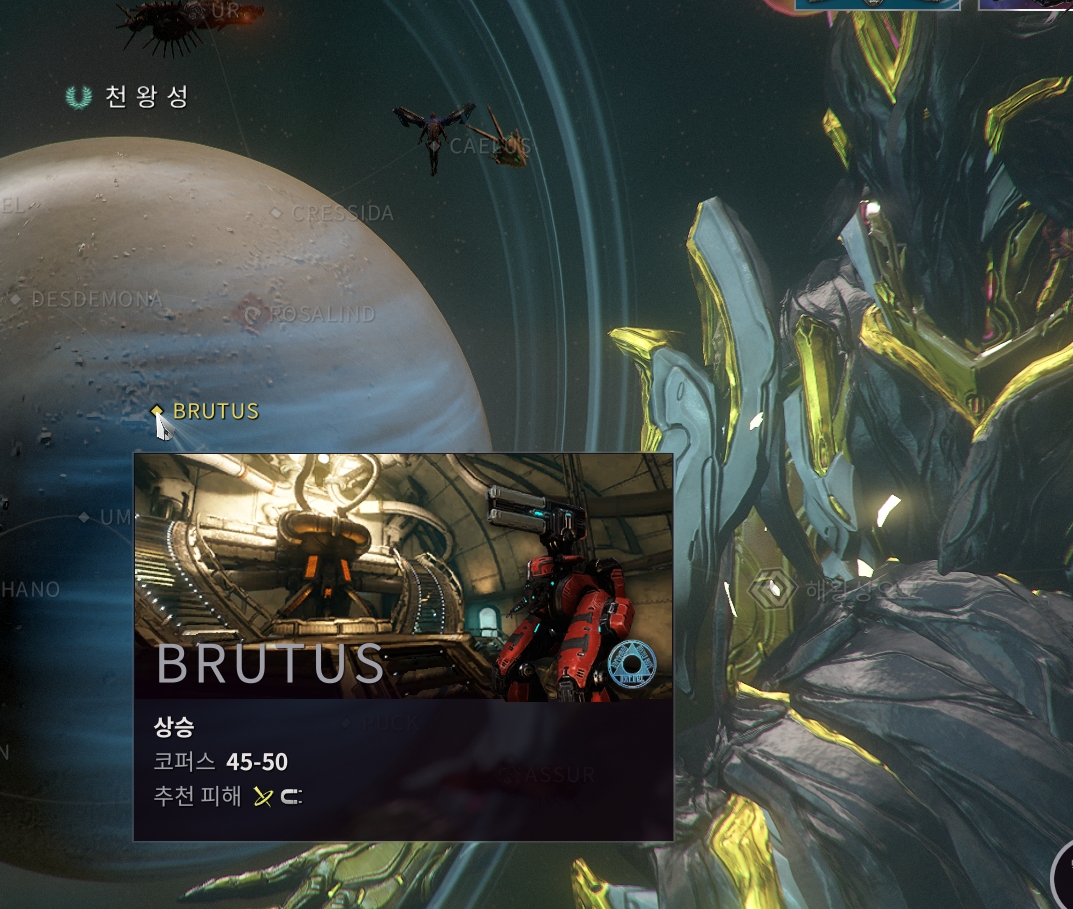Image resolution: width=1073 pixels, height=909 pixels.
Task: Click the 천왕성 planet label
Action: (146, 97)
